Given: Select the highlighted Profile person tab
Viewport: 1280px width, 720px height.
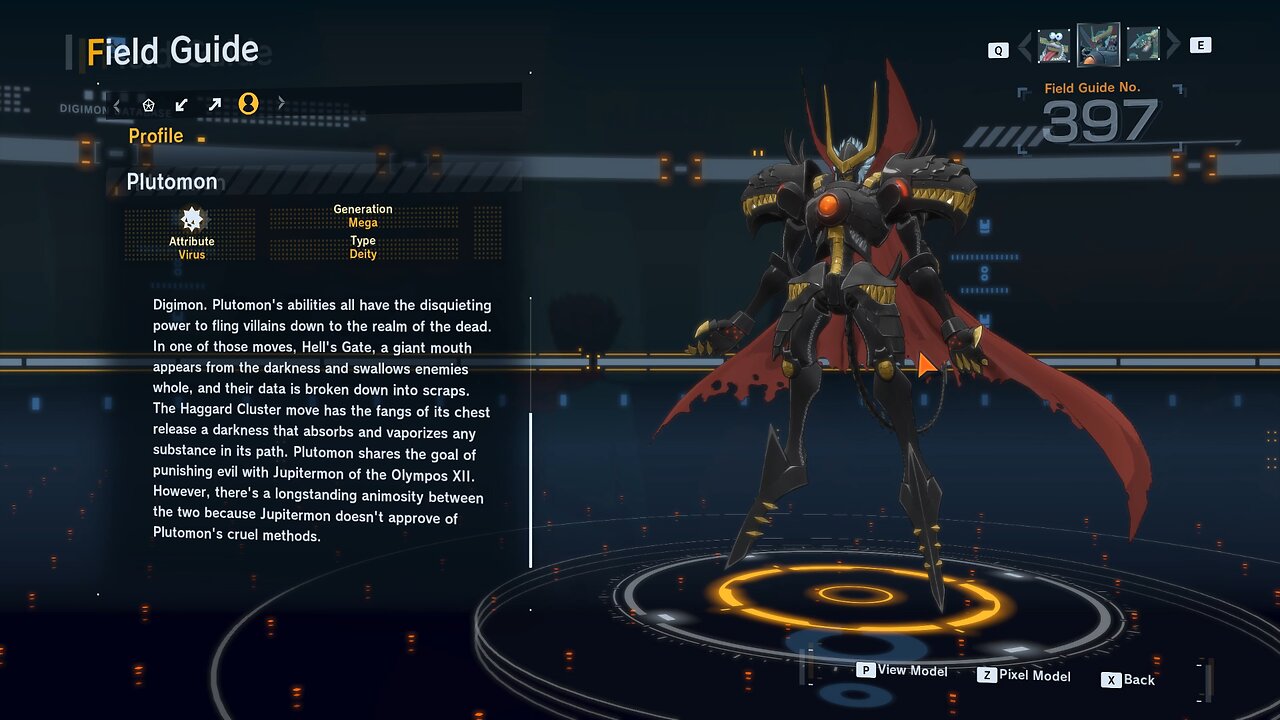Looking at the screenshot, I should pyautogui.click(x=248, y=104).
